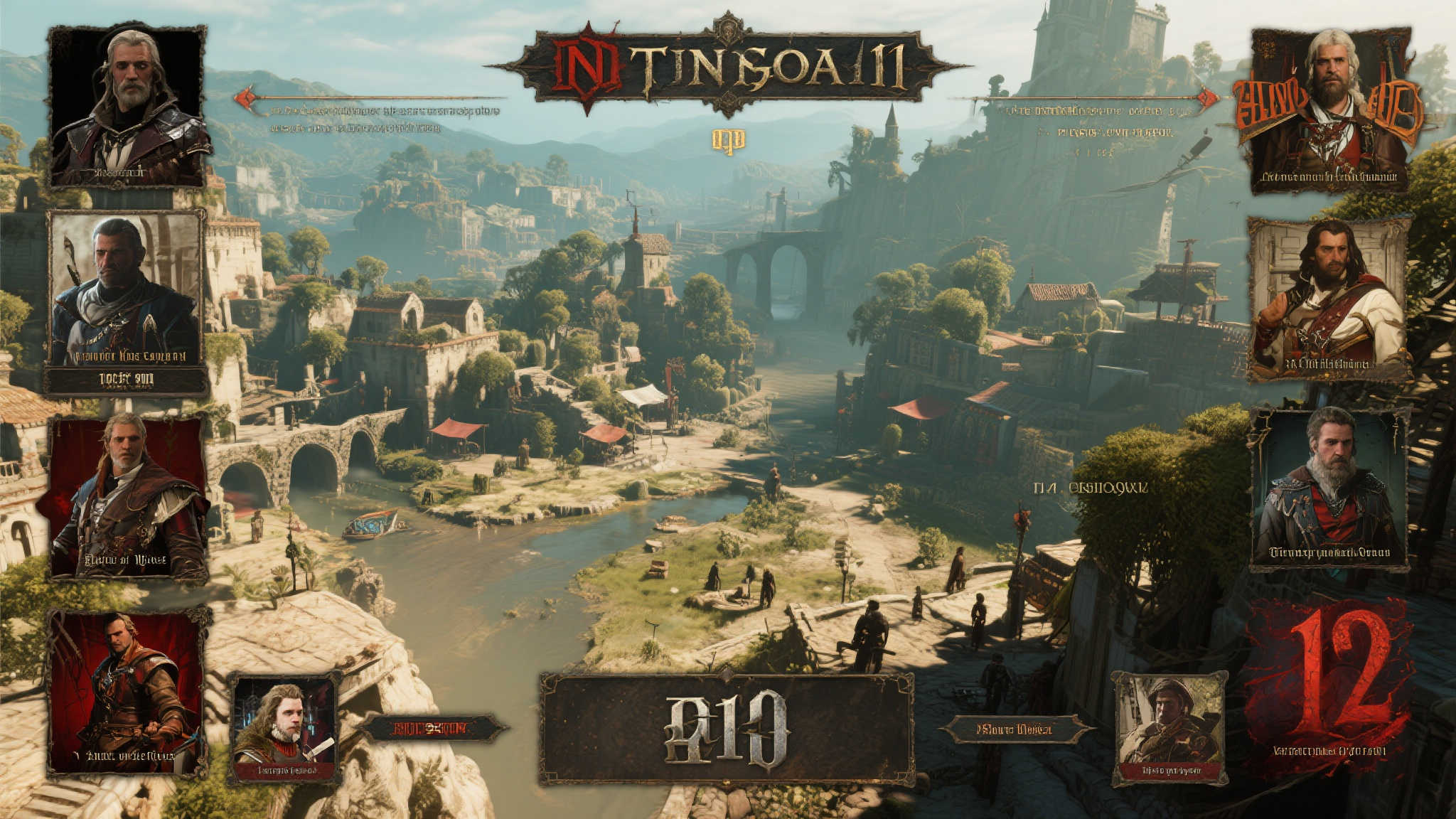Click the red right arrow near the title
The image size is (1456, 819).
click(x=1206, y=97)
